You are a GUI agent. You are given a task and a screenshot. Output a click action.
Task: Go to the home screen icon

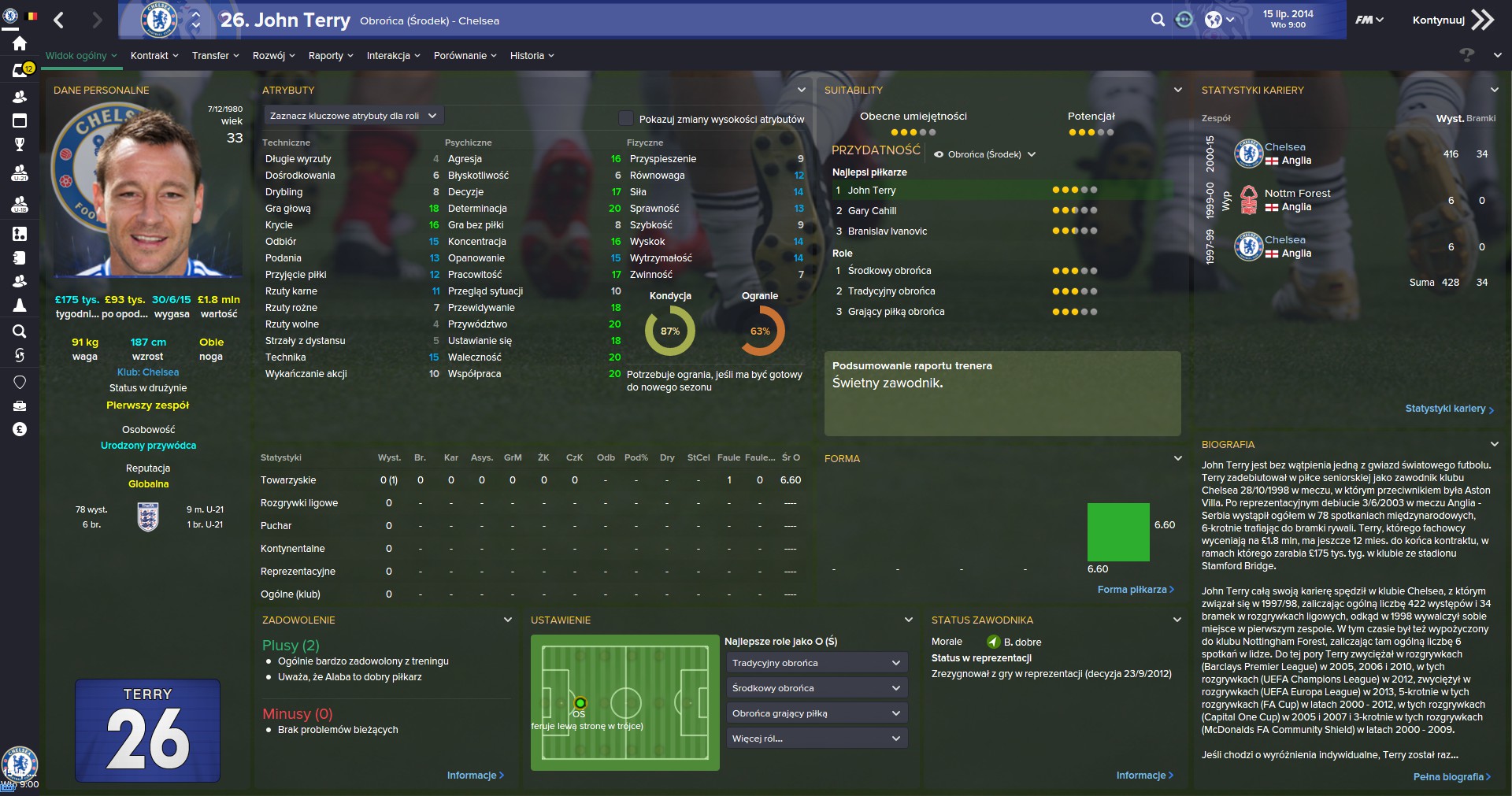coord(20,44)
